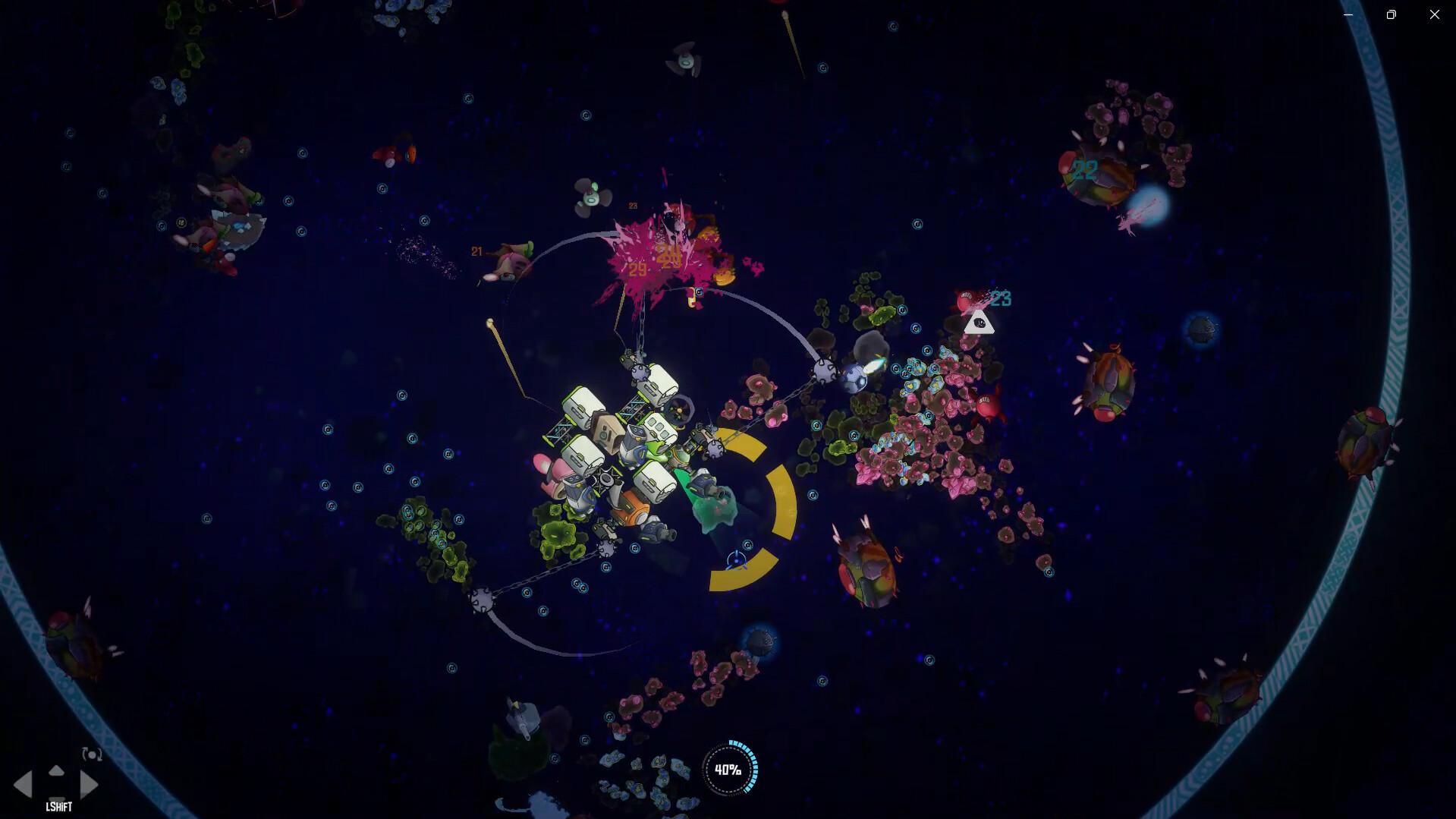Click the right arrow movement key indicator

89,785
